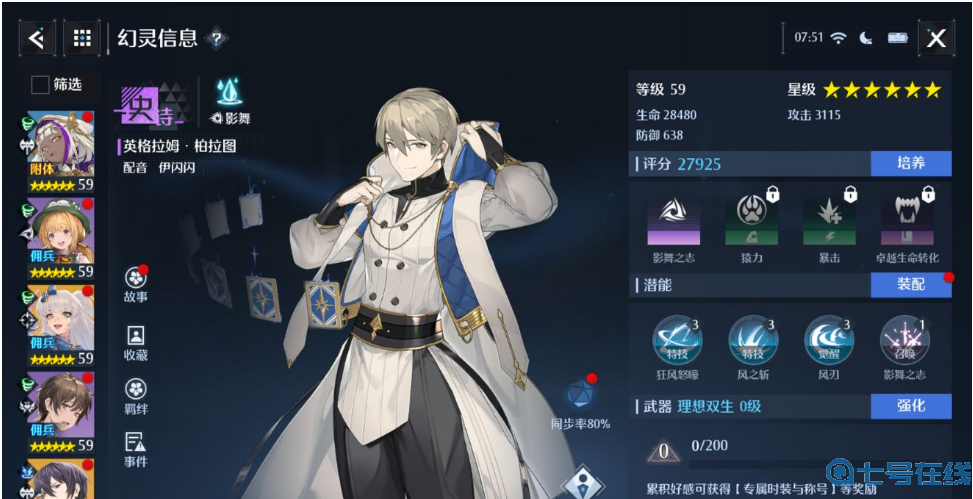
Task: Close the 幻灵信息 screen
Action: coord(935,38)
